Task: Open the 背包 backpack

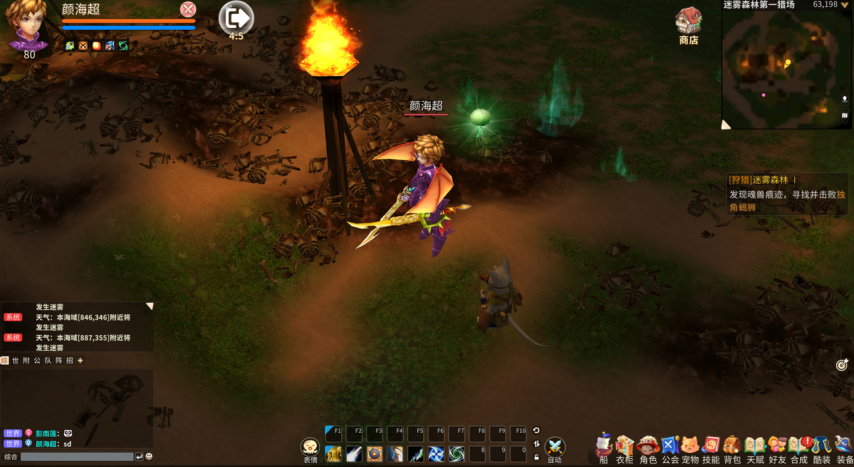Action: 733,446
